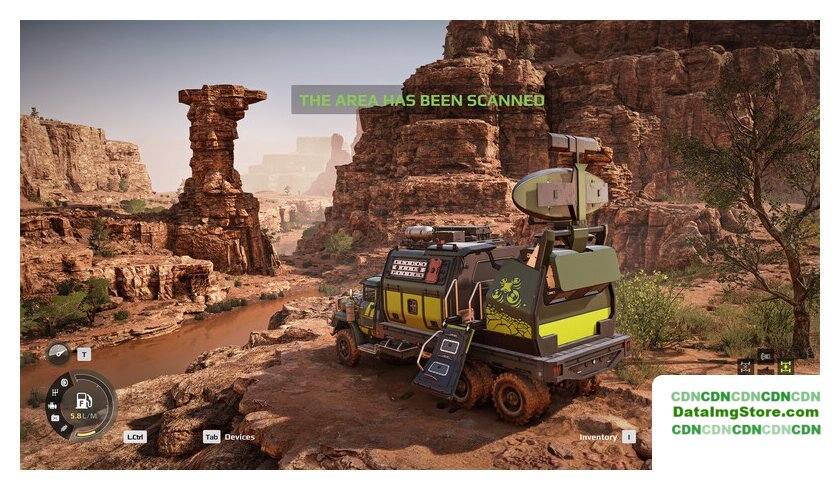Select the round dial gauge icon

tap(58, 353)
